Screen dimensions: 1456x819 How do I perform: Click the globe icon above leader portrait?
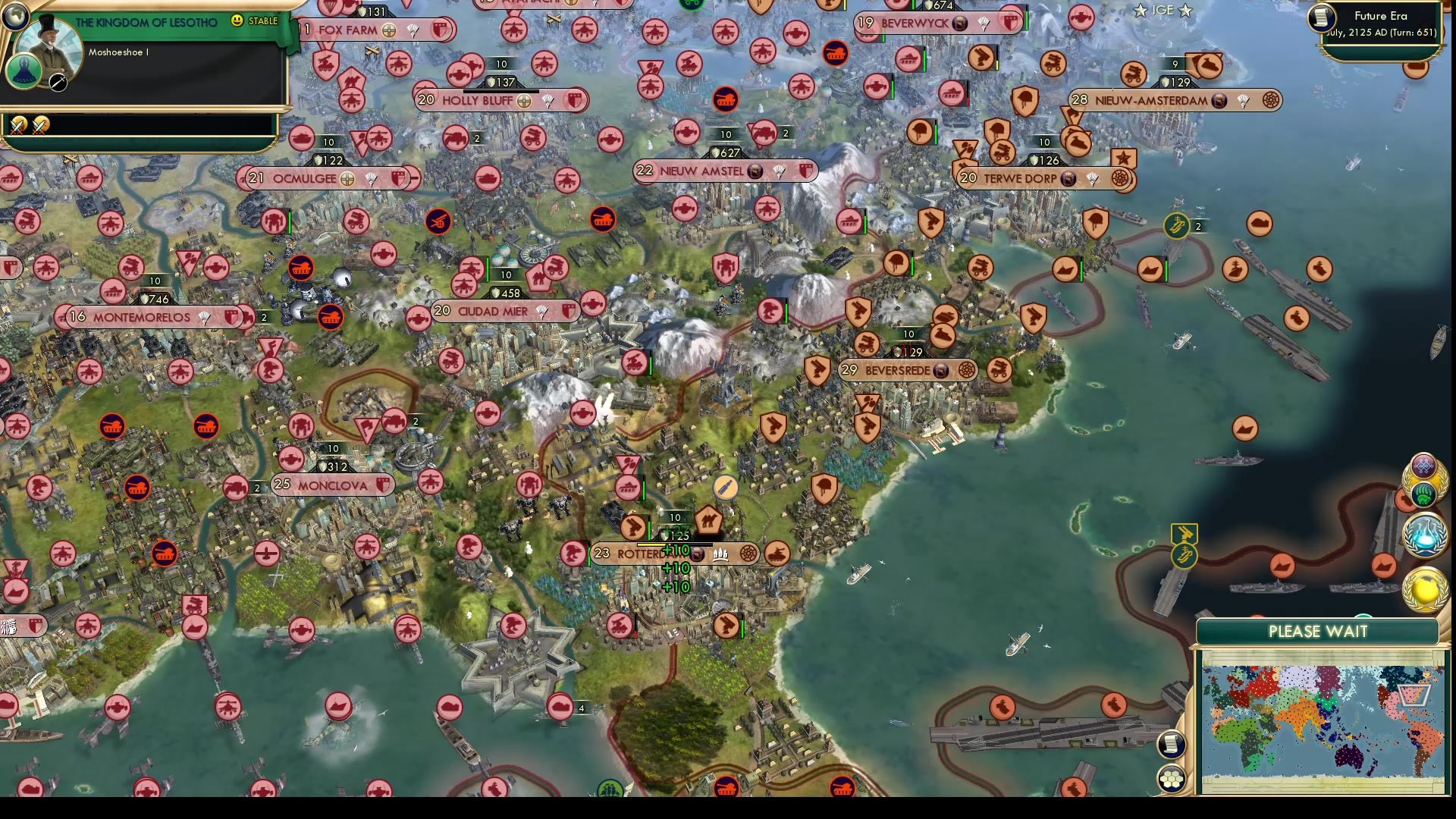point(15,15)
